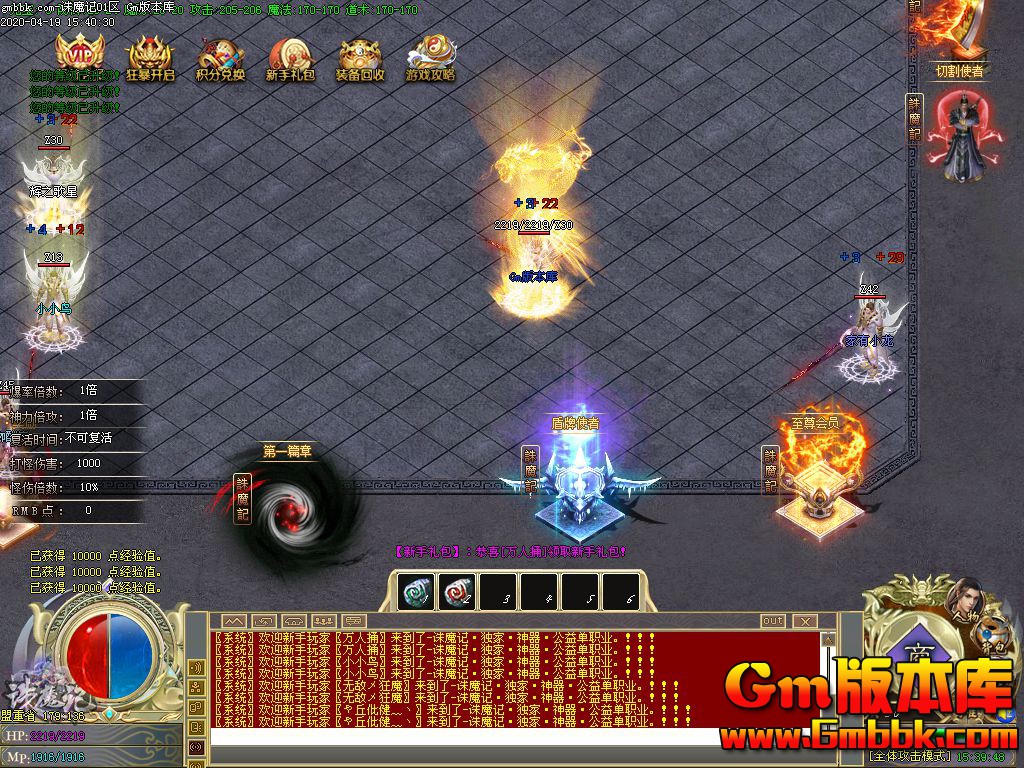
Task: Open the VIP menu icon
Action: [79, 55]
